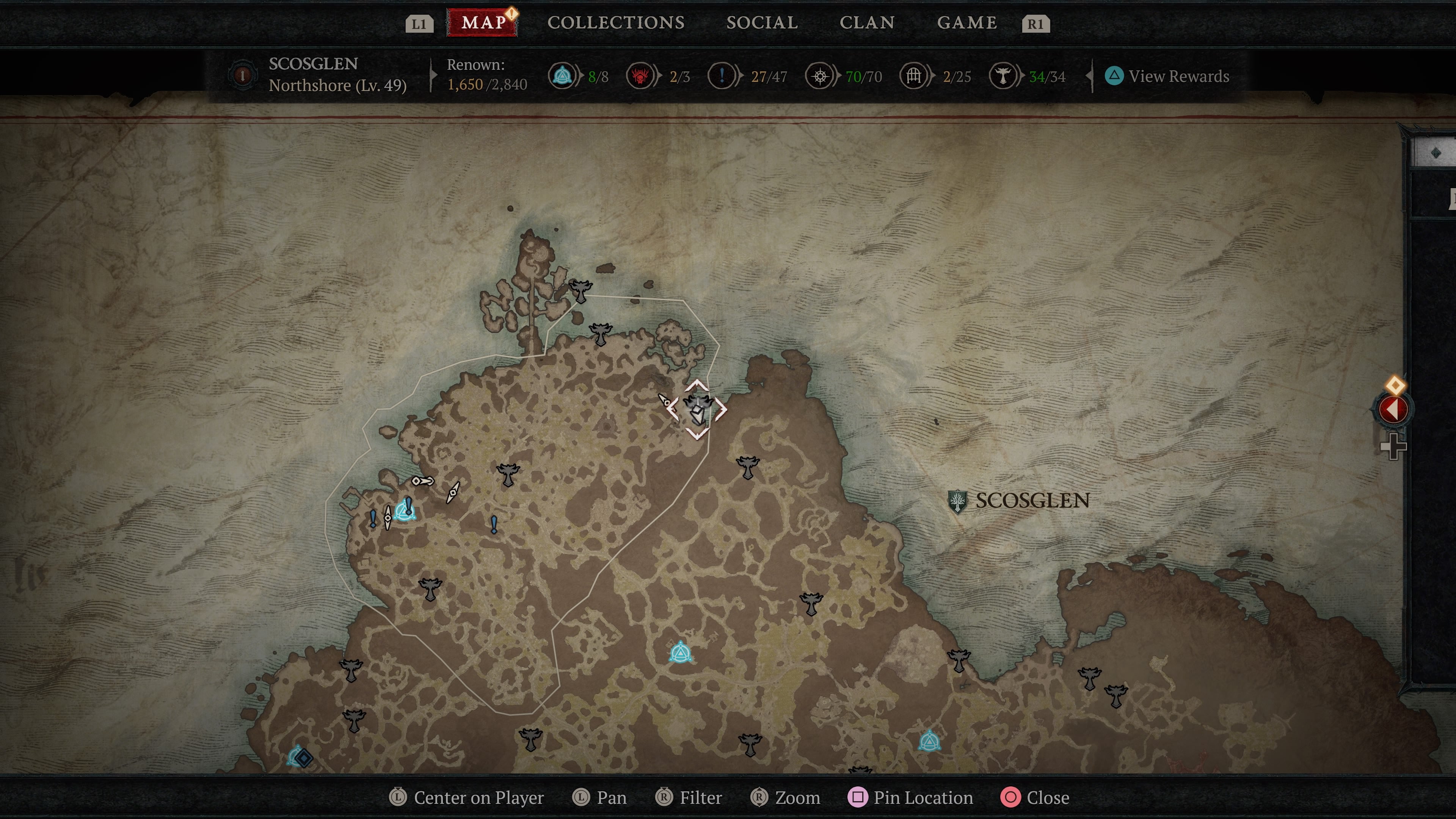This screenshot has width=1456, height=819.
Task: Click the Strongholds icon showing 34/34
Action: [x=1004, y=76]
